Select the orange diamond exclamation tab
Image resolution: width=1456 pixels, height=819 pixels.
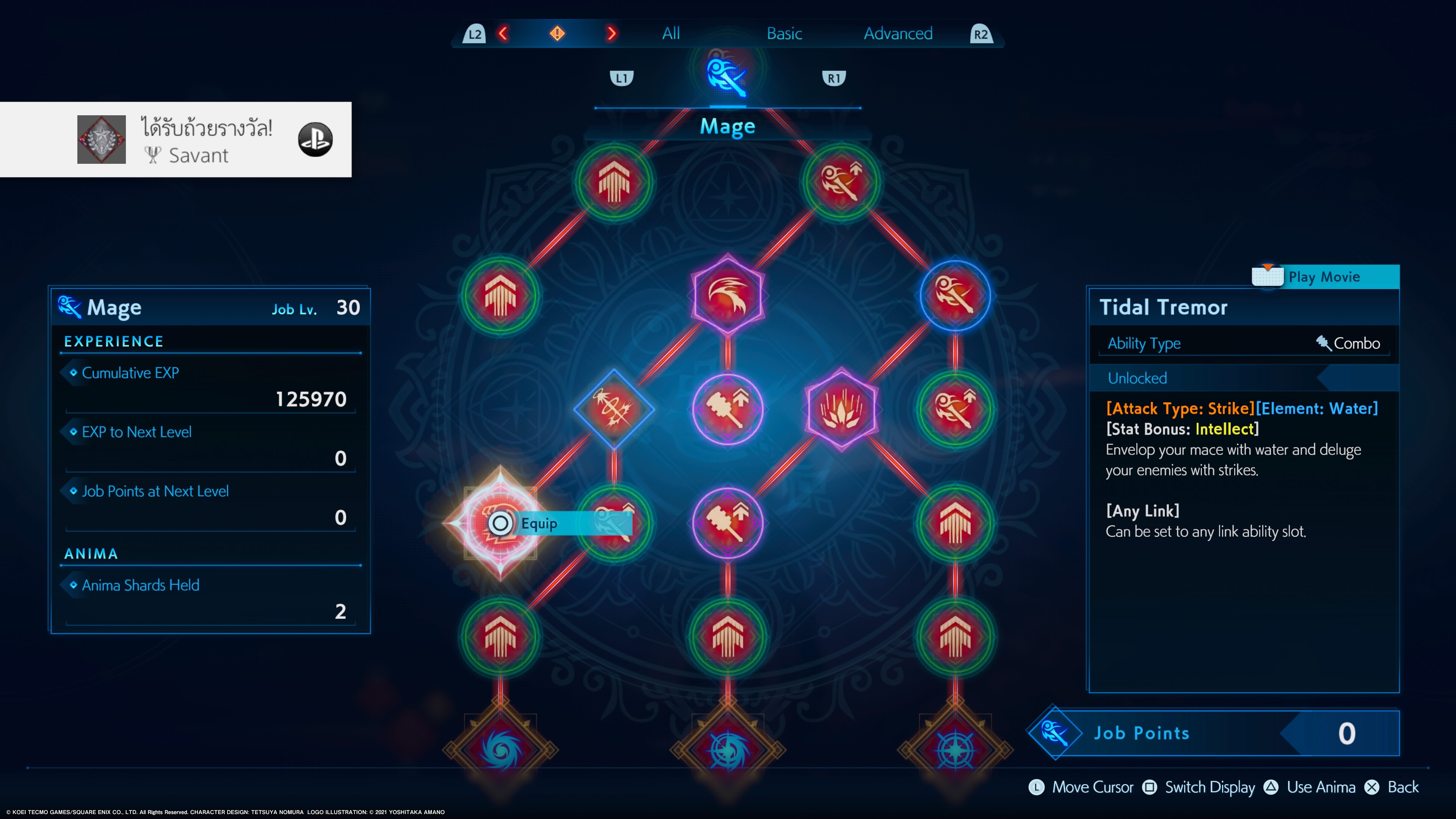tap(557, 34)
